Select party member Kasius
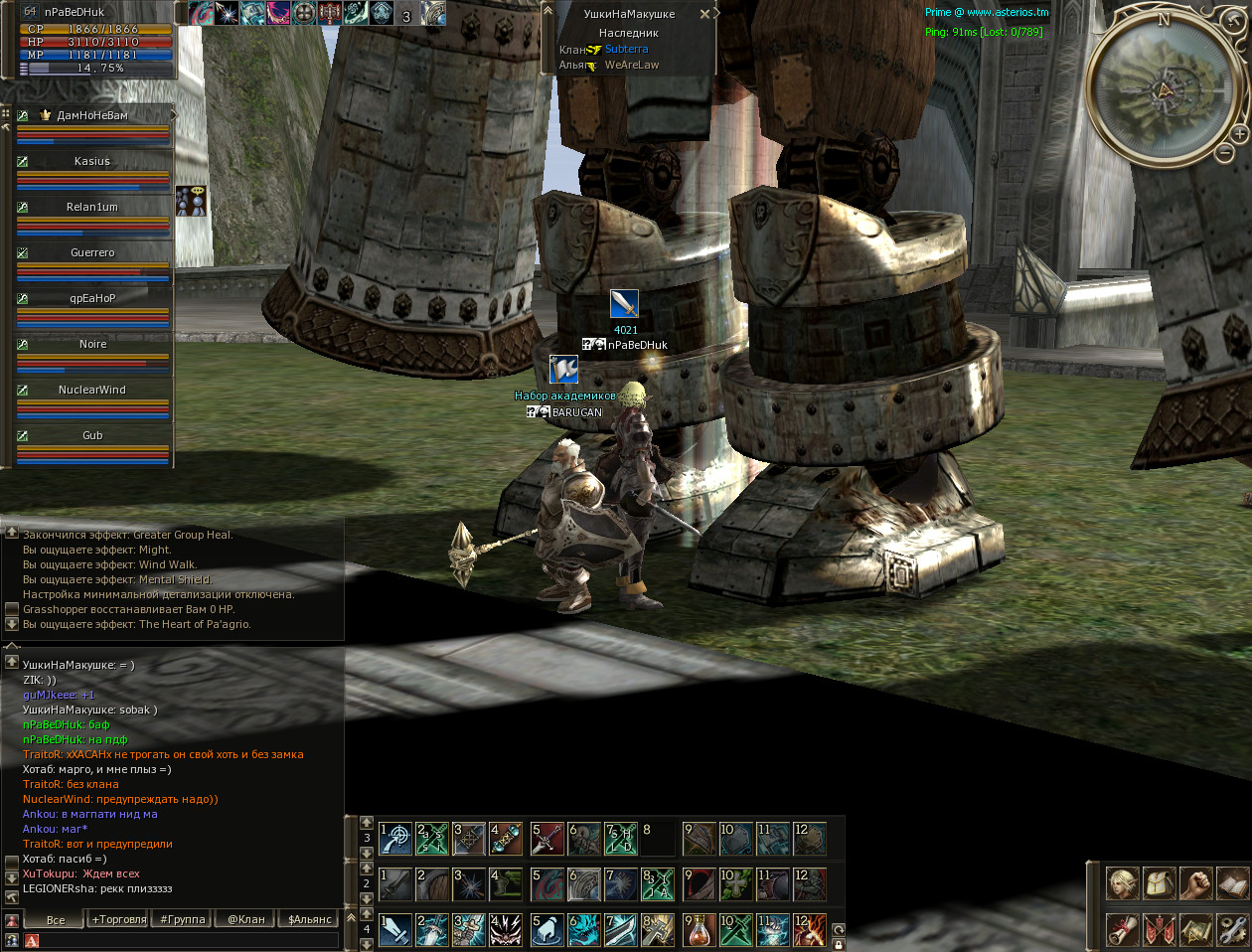This screenshot has height=952, width=1252. 92,161
